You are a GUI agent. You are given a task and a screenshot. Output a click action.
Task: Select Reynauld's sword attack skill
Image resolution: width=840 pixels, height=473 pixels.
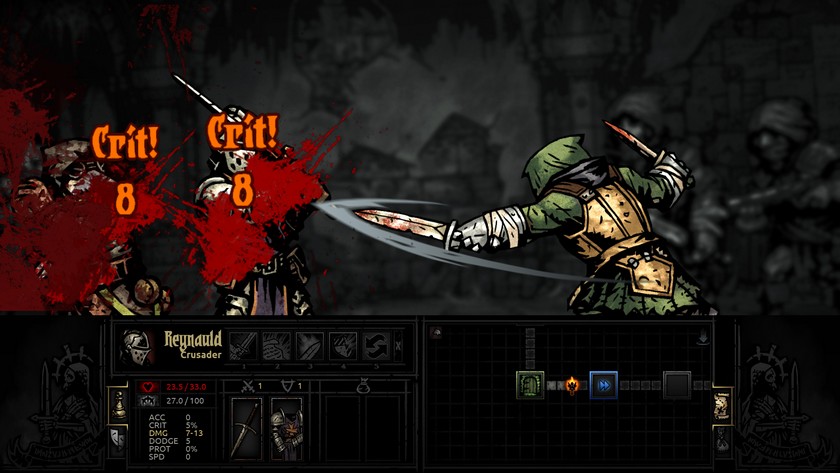click(242, 346)
